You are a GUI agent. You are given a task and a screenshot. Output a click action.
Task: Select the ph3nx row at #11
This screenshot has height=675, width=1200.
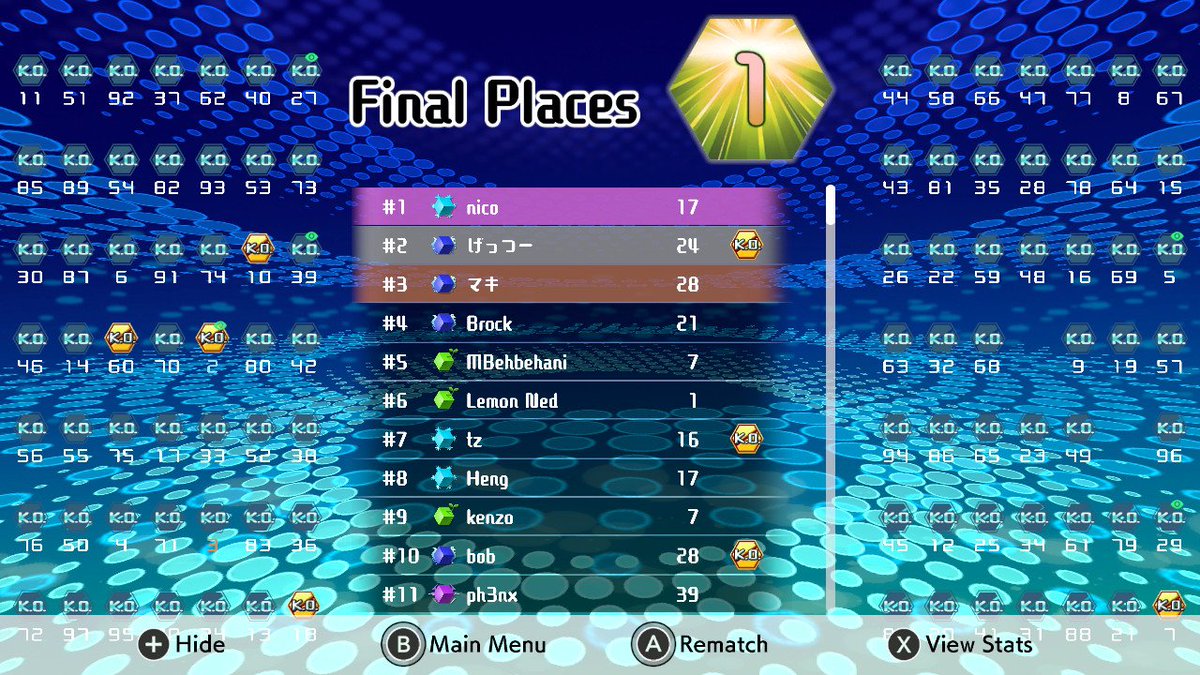(568, 595)
